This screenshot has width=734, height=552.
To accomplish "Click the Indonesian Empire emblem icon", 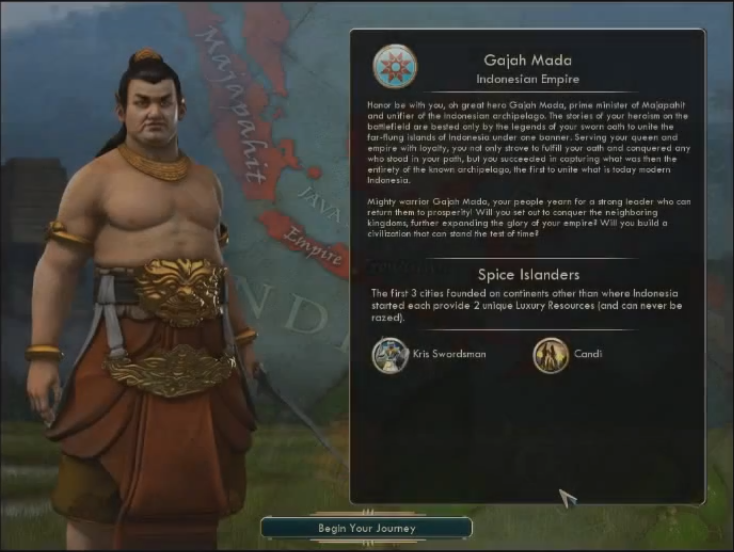I will [x=394, y=66].
